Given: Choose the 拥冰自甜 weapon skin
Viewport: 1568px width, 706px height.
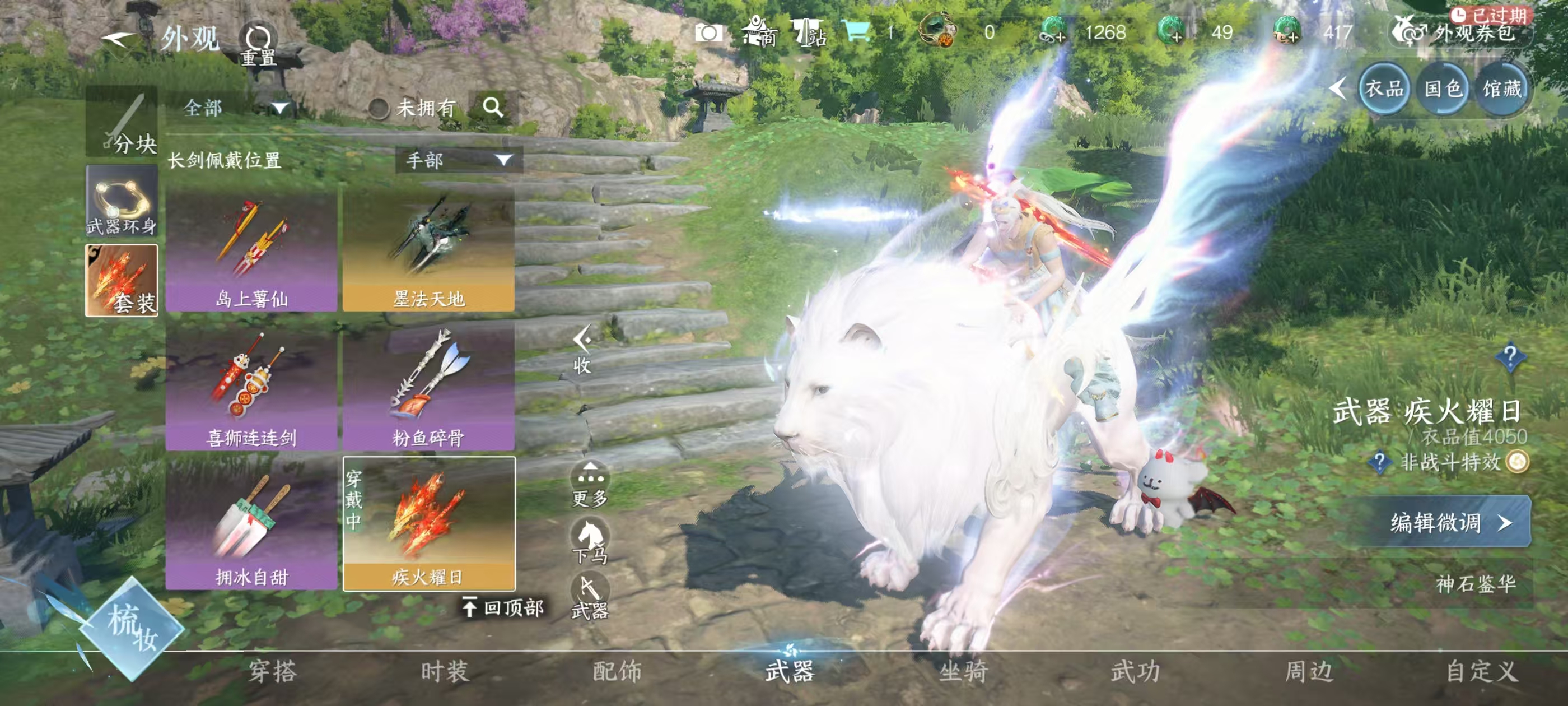Looking at the screenshot, I should [251, 526].
